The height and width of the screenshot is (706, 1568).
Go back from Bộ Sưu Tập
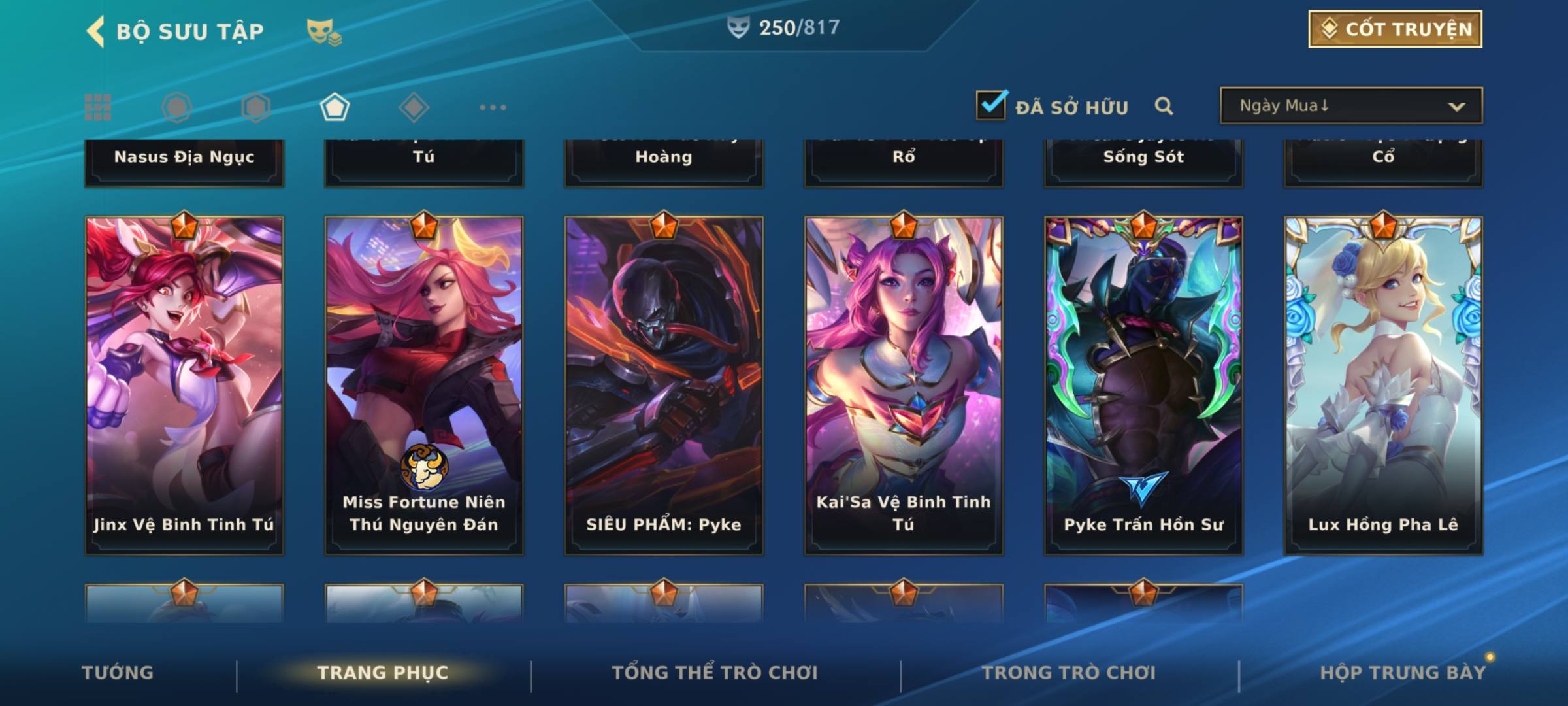pos(96,31)
